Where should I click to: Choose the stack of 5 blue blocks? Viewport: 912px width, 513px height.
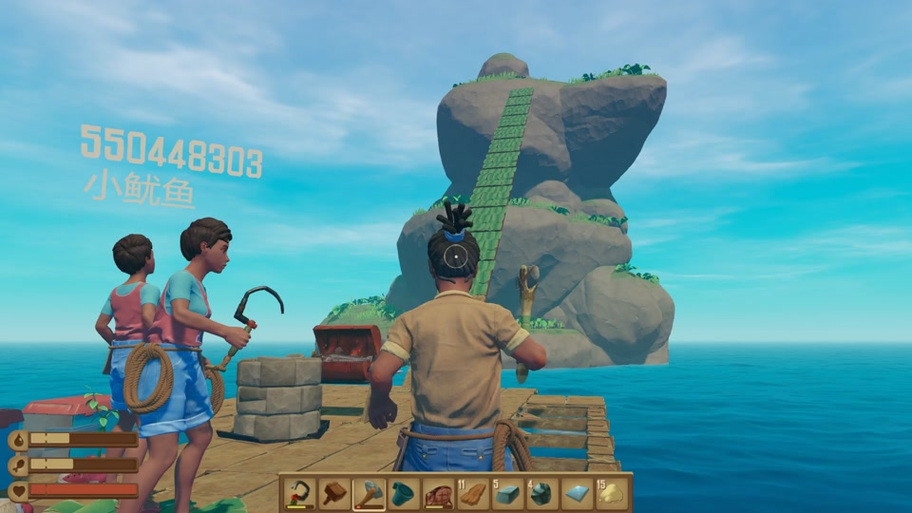coord(508,493)
